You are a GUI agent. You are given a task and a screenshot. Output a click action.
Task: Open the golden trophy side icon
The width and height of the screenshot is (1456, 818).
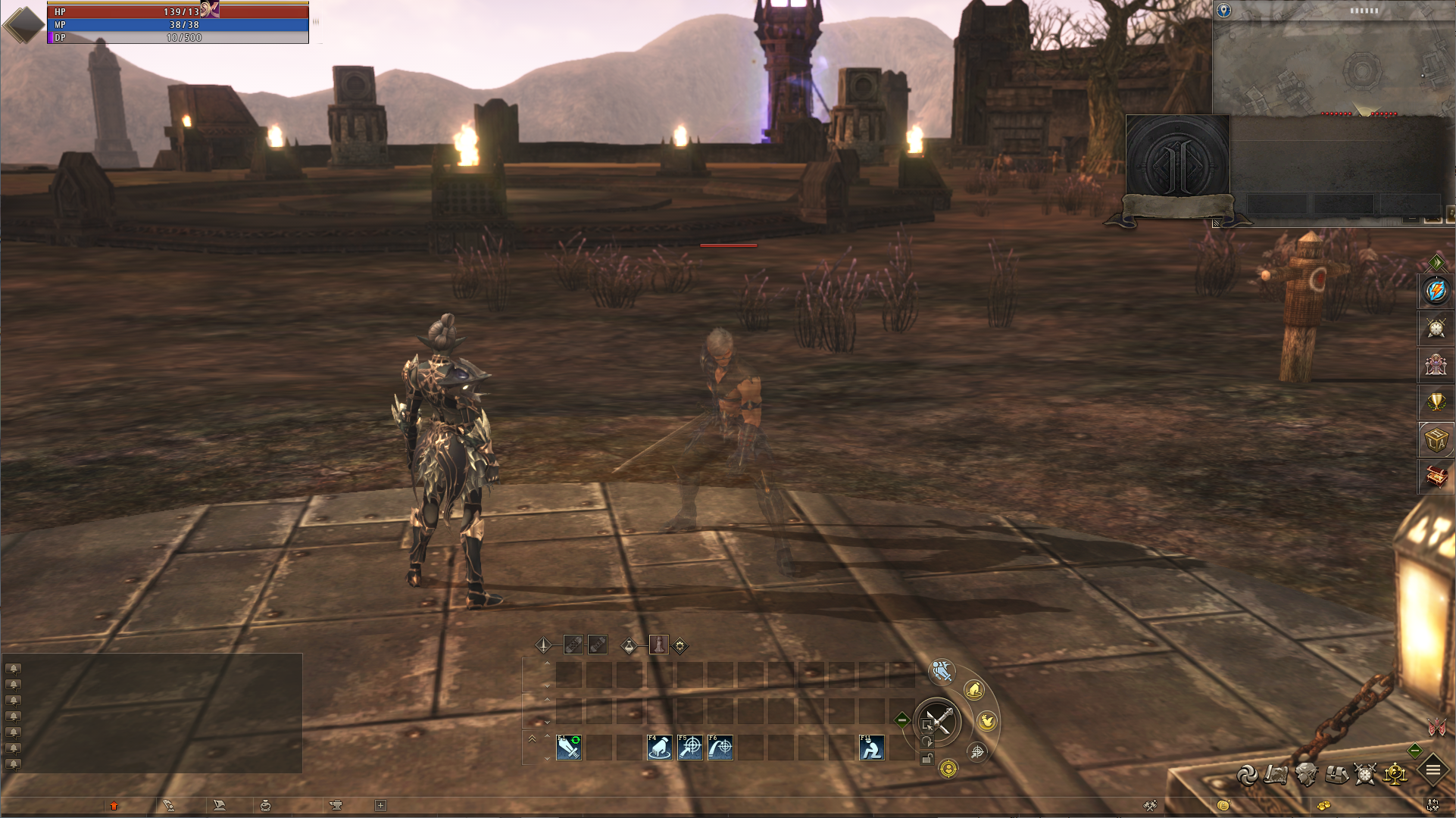tap(1436, 401)
